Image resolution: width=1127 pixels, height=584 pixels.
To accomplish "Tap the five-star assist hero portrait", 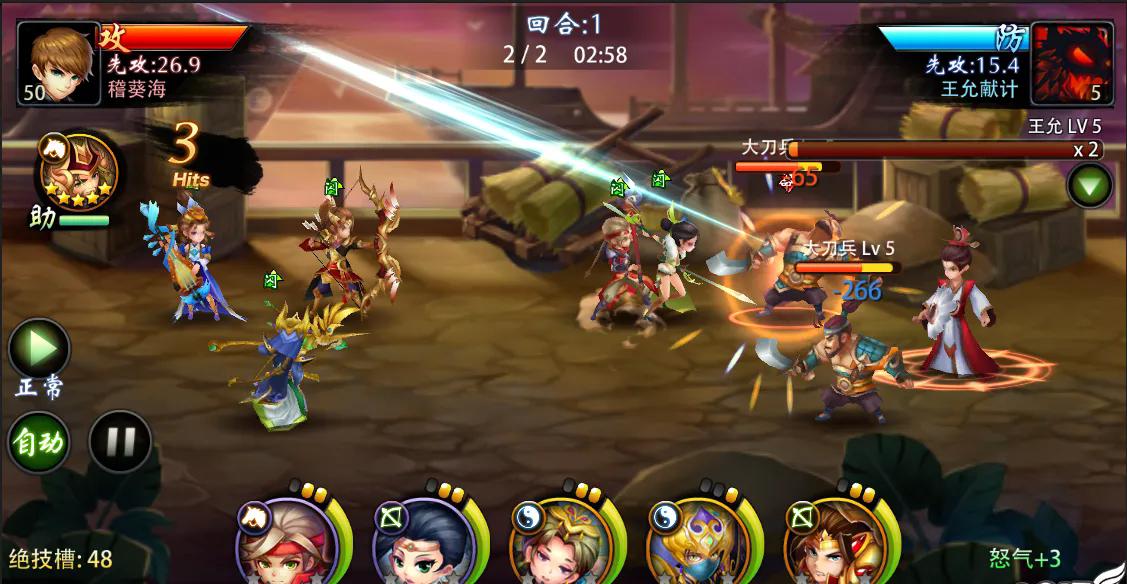I will pyautogui.click(x=78, y=172).
